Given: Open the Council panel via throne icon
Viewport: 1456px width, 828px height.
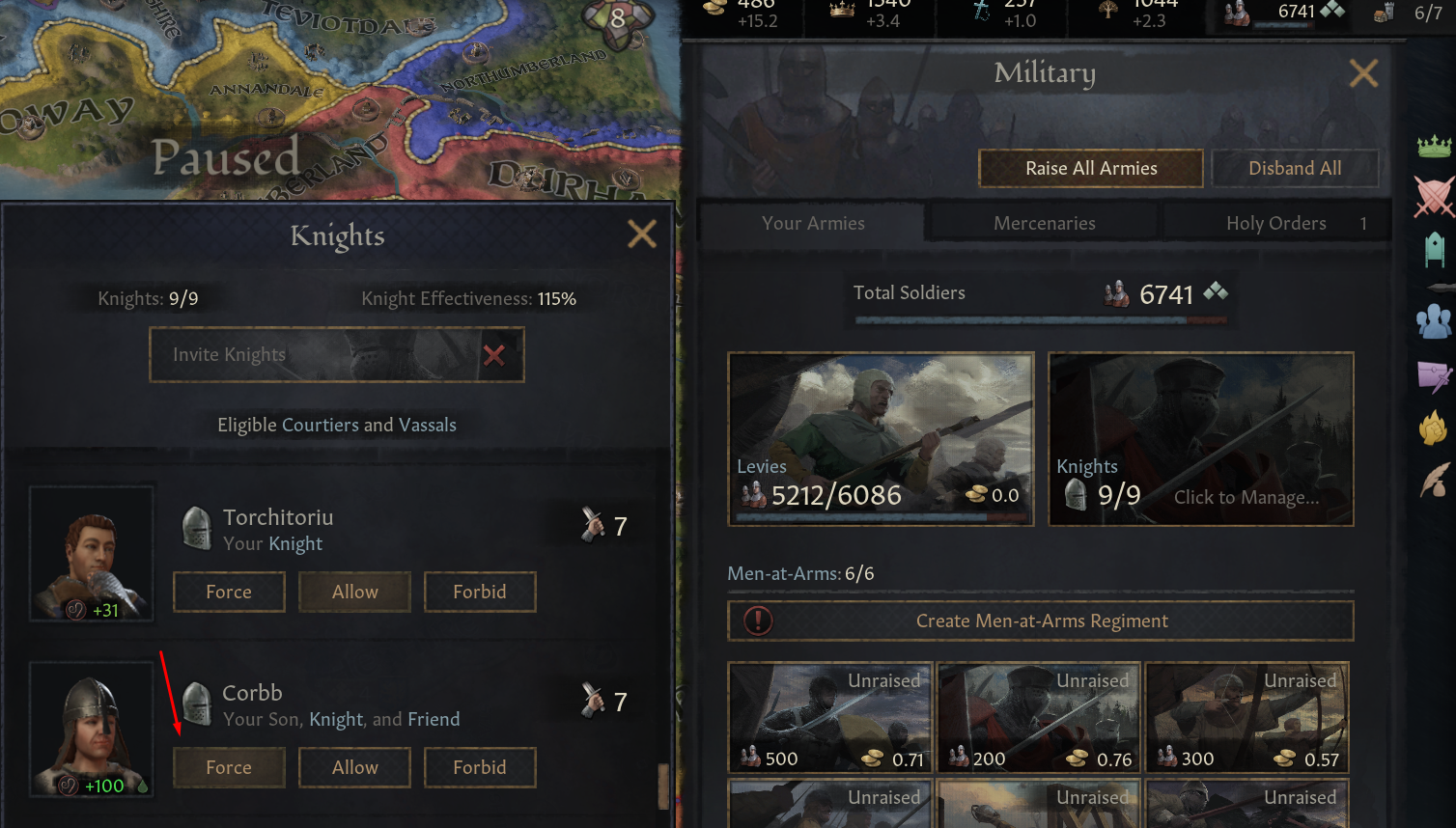Looking at the screenshot, I should [1435, 250].
